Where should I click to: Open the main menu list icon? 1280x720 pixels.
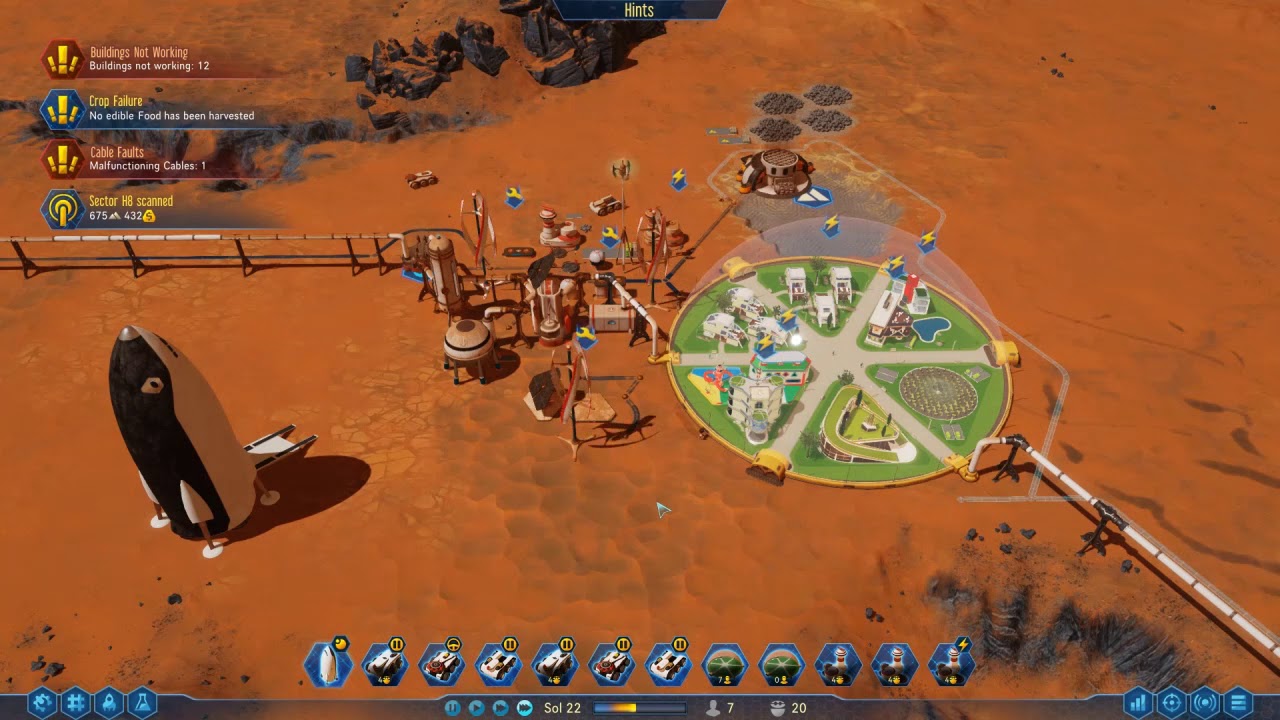[1238, 703]
